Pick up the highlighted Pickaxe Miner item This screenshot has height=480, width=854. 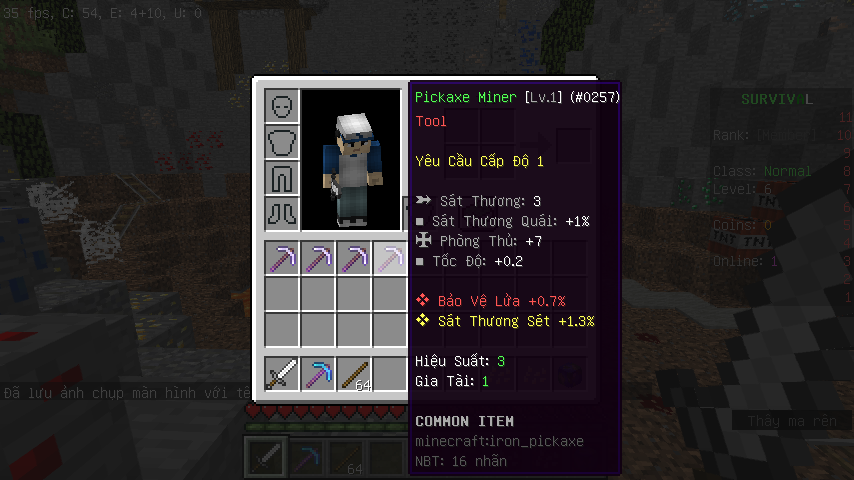(390, 259)
